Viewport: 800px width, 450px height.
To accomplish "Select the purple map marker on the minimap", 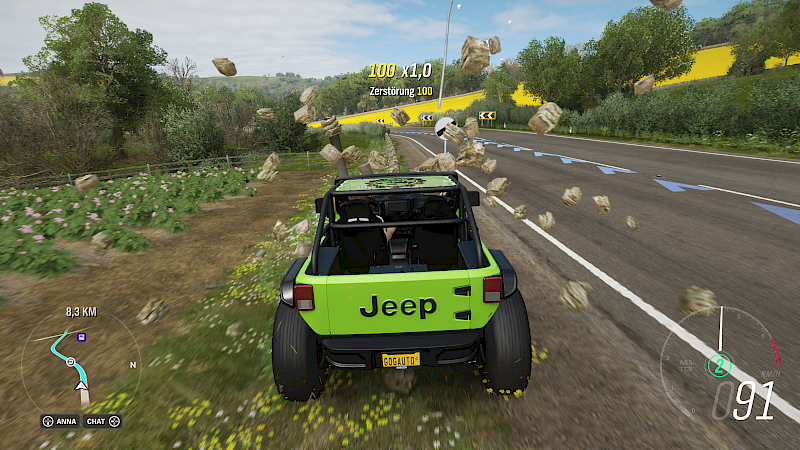I will (x=82, y=337).
